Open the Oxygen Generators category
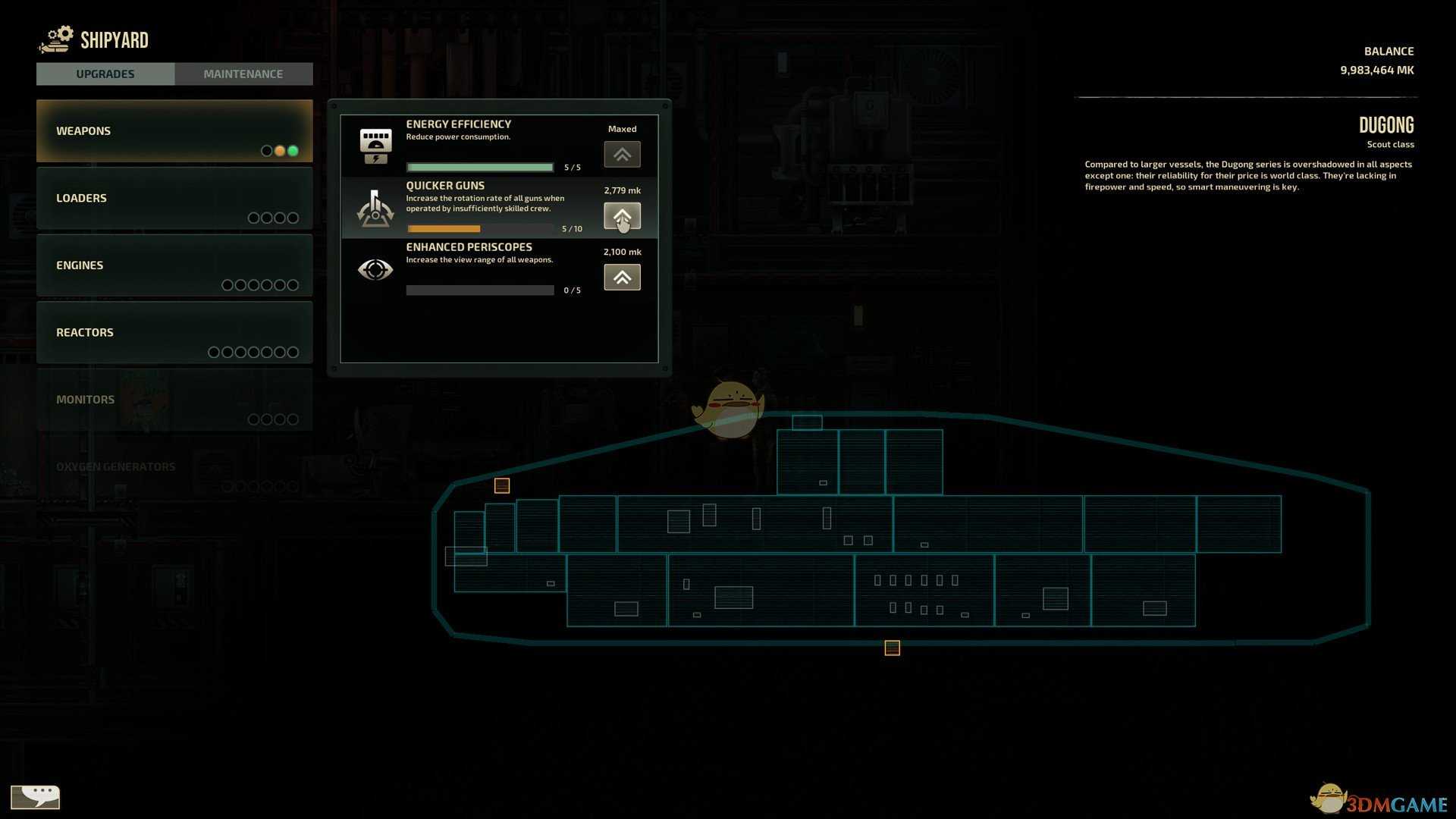Screen dimensions: 1456x819 click(174, 467)
